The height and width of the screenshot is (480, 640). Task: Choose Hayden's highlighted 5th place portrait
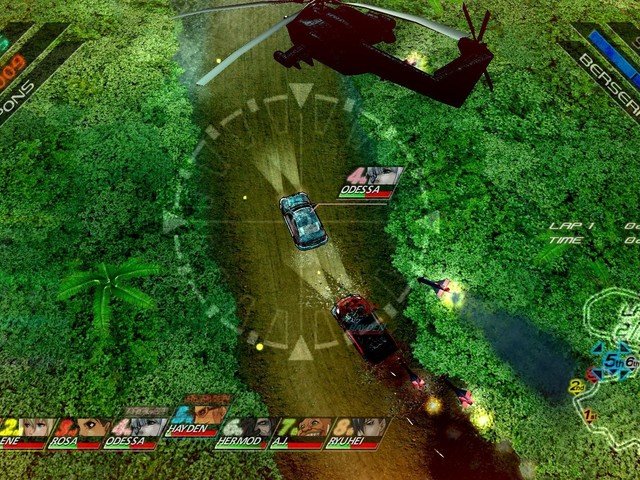click(199, 418)
